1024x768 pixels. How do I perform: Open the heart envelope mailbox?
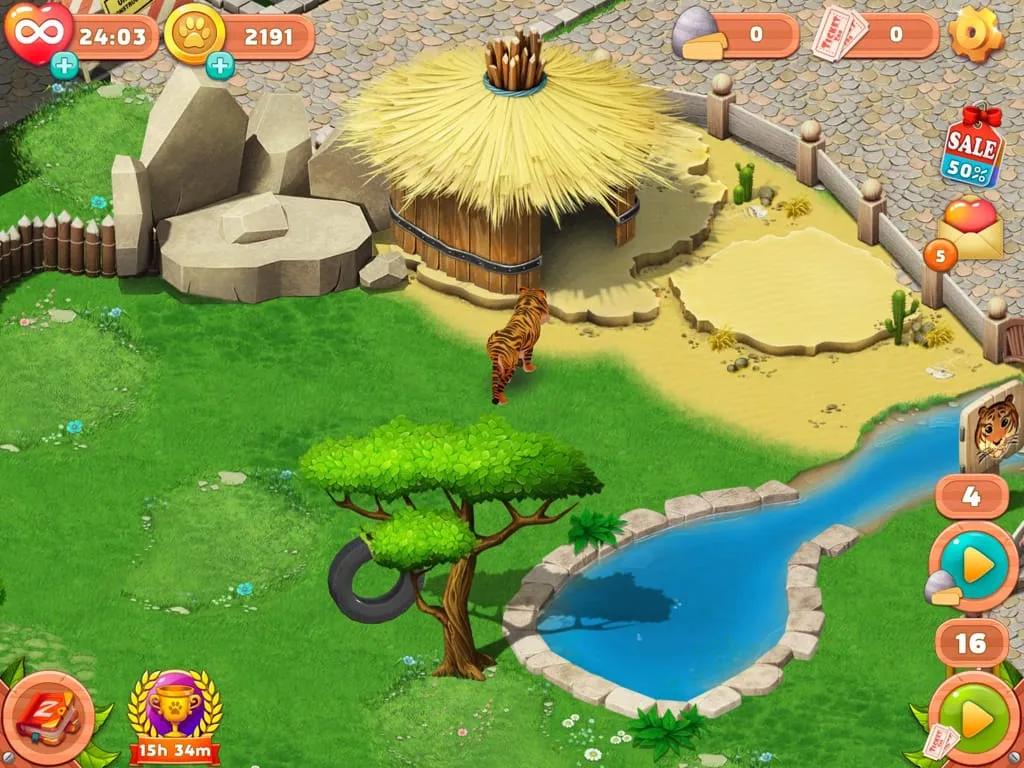pos(969,230)
